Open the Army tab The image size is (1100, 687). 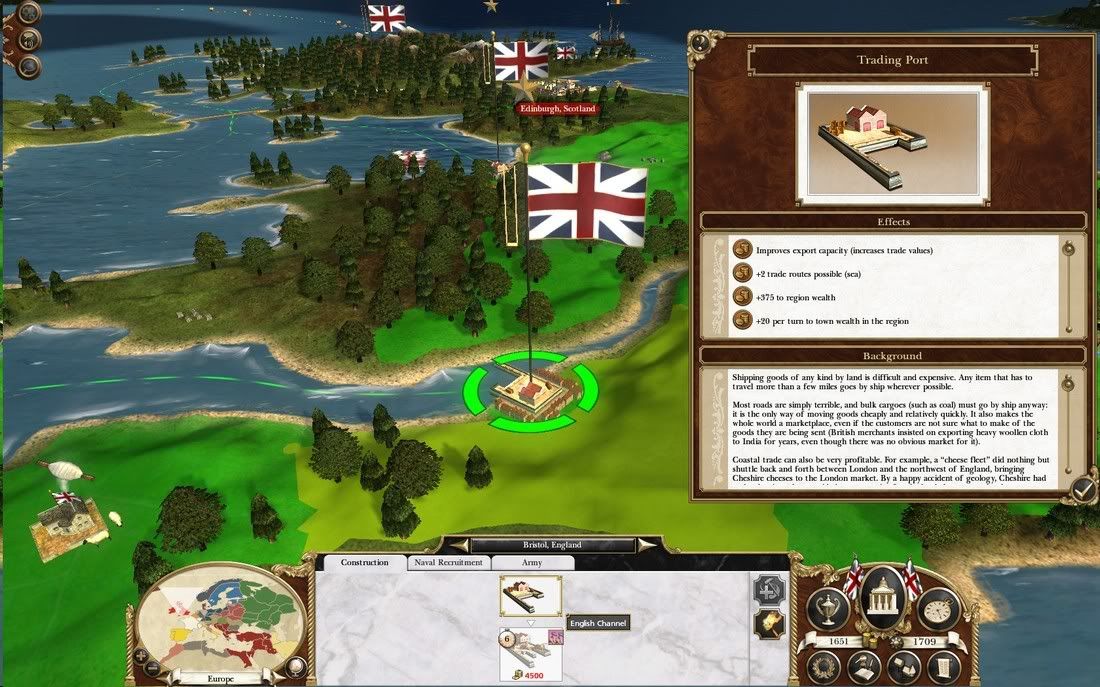533,563
